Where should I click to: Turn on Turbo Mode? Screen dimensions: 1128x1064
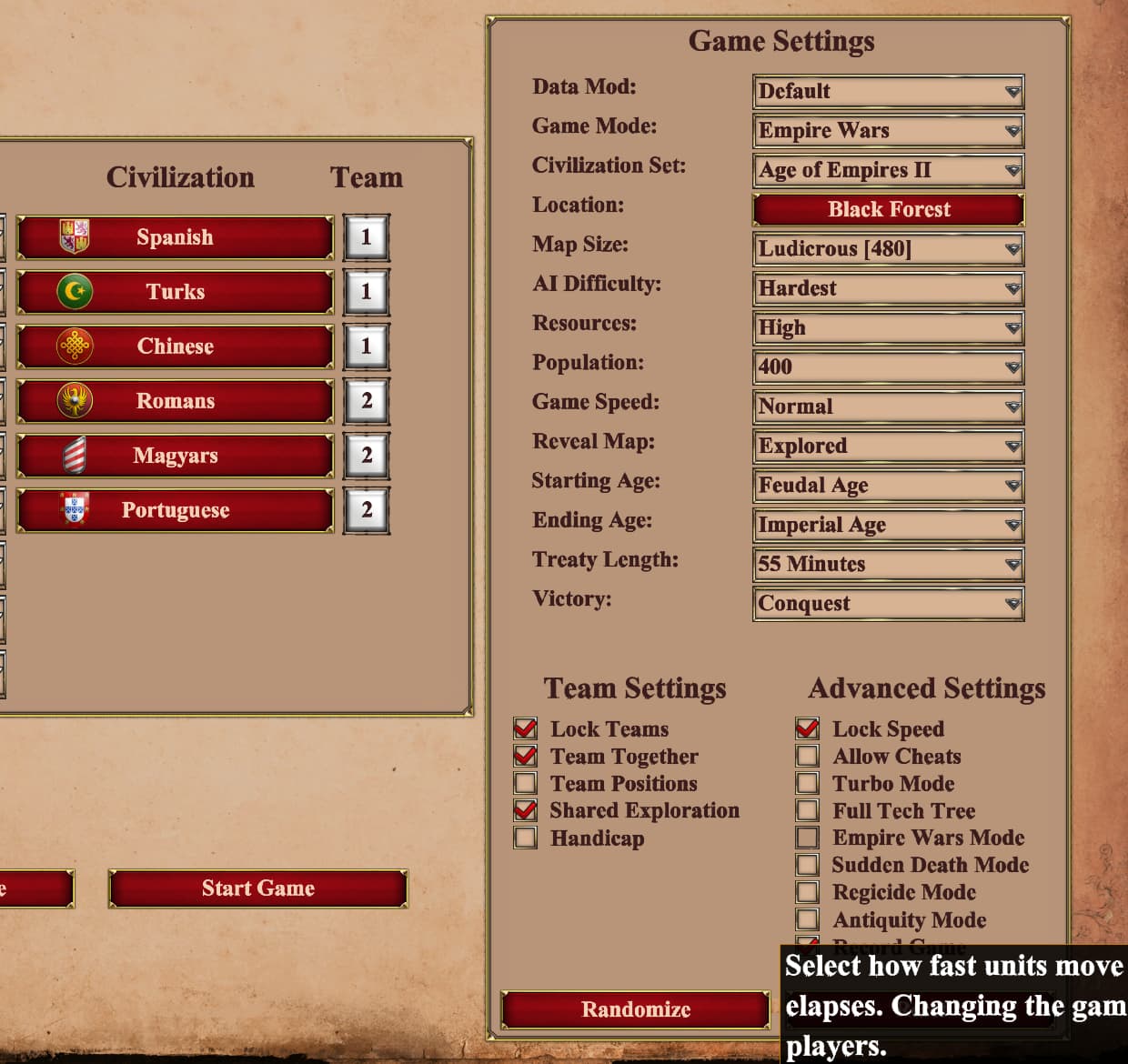click(807, 783)
